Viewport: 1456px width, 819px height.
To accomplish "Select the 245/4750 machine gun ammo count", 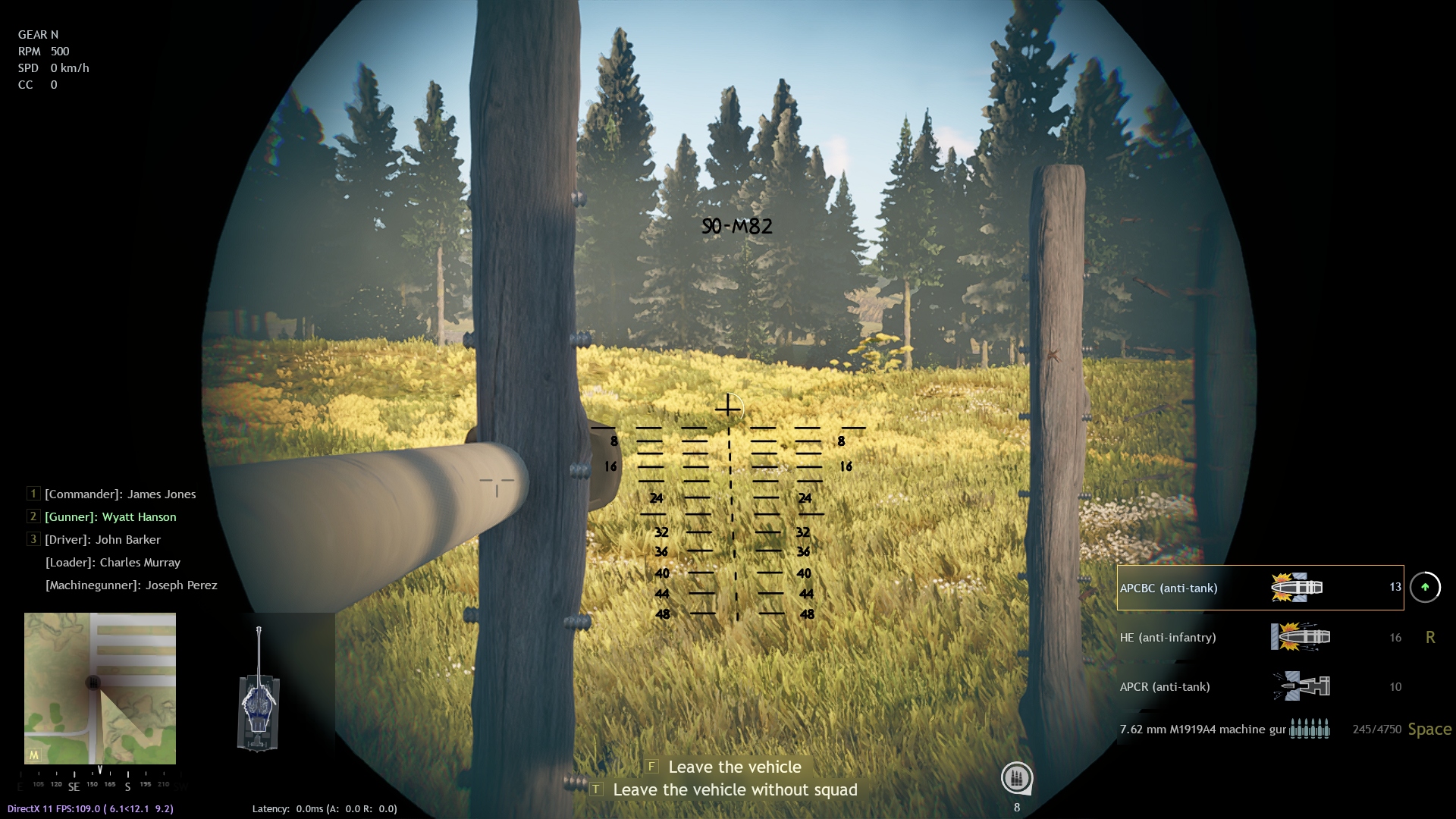I will point(1376,729).
